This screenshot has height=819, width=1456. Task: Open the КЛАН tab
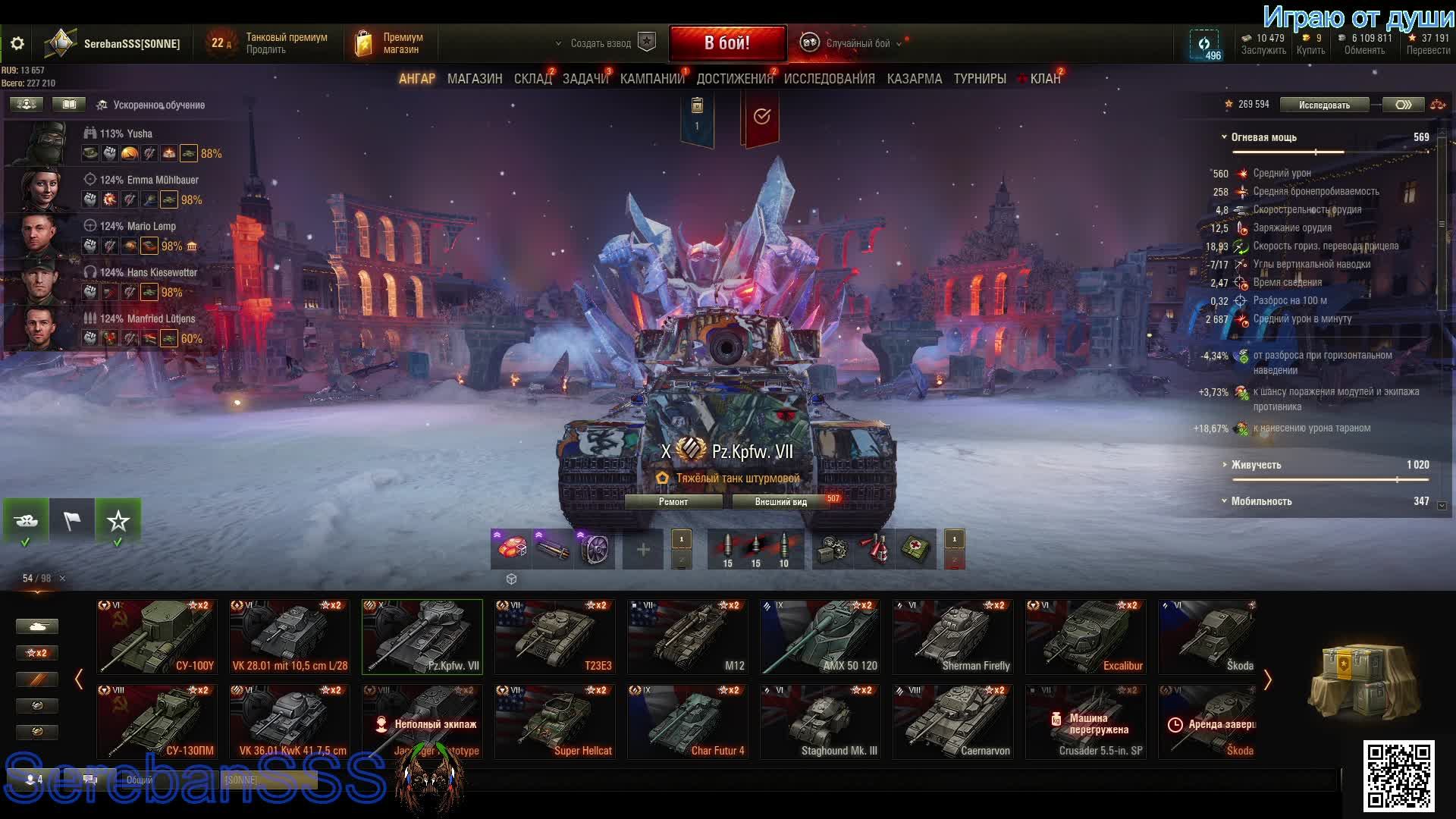[1044, 79]
